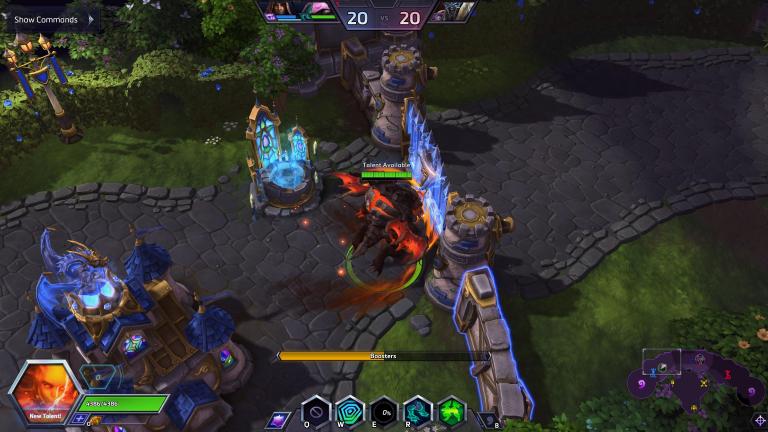
Task: Use the W spiral ability
Action: click(x=350, y=411)
